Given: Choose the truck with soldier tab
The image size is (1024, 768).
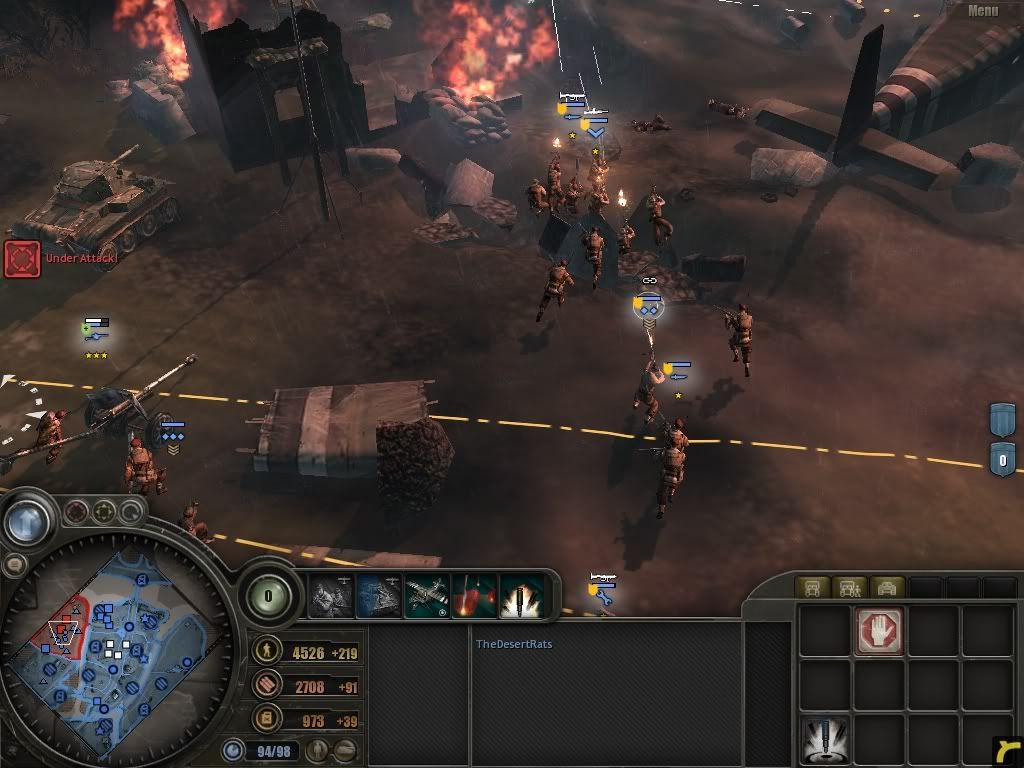Looking at the screenshot, I should [848, 587].
